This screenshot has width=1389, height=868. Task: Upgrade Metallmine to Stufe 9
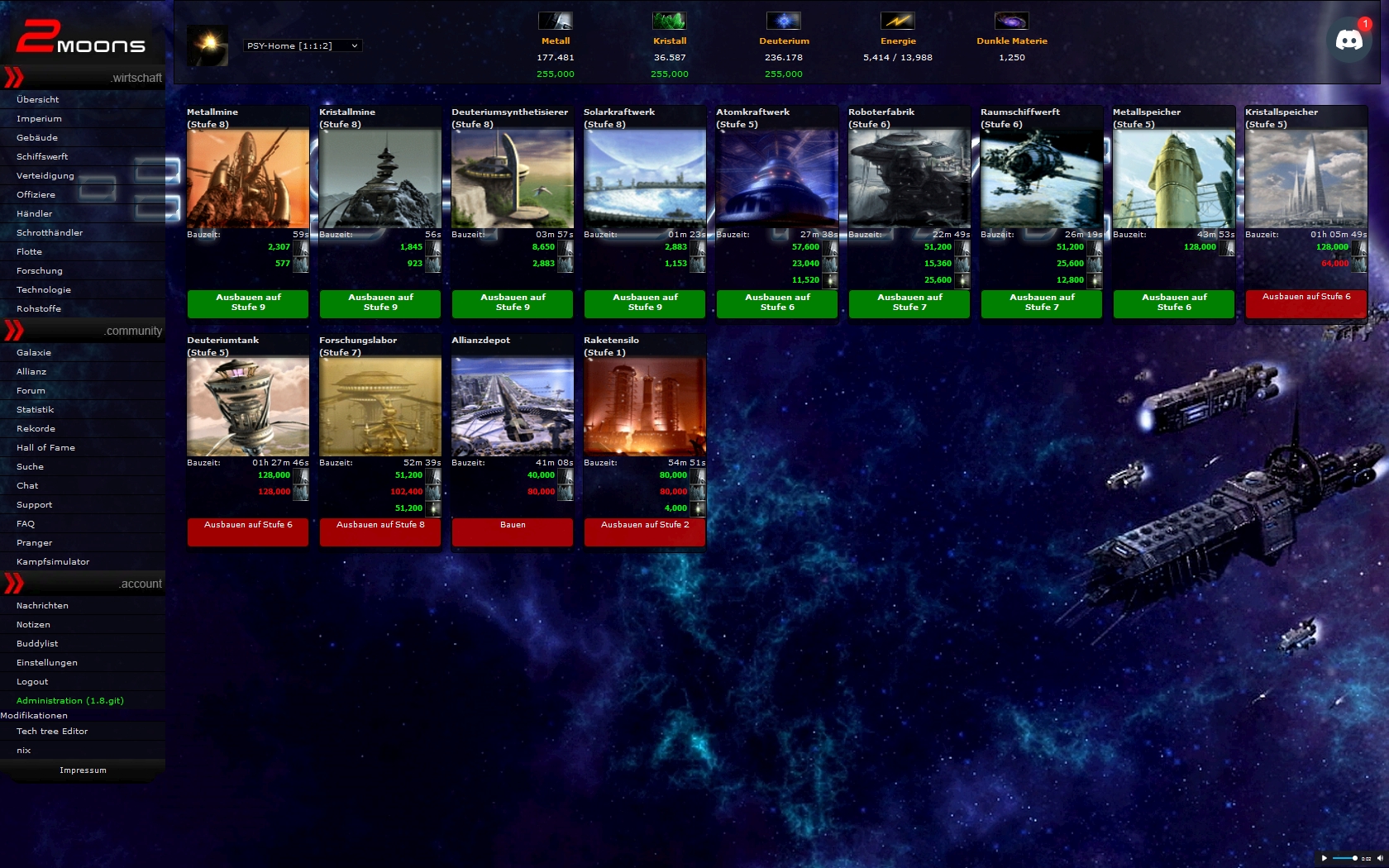[x=248, y=303]
